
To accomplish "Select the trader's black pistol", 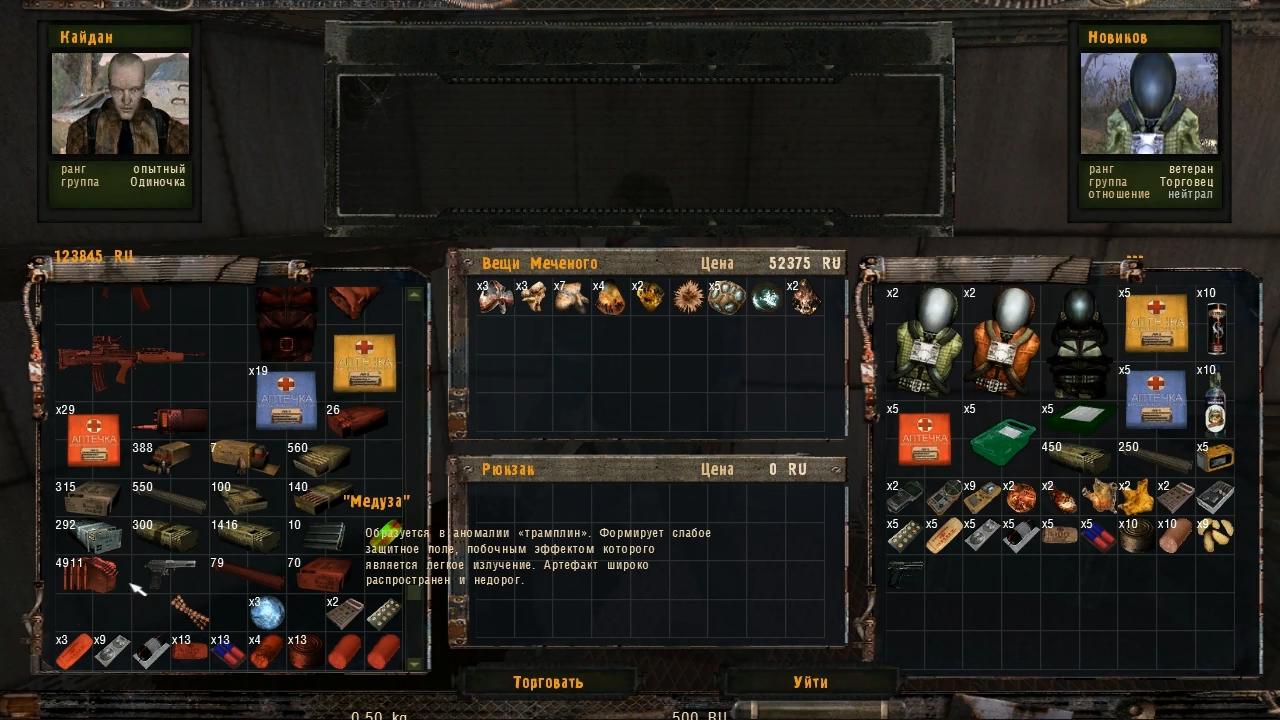I will 905,574.
